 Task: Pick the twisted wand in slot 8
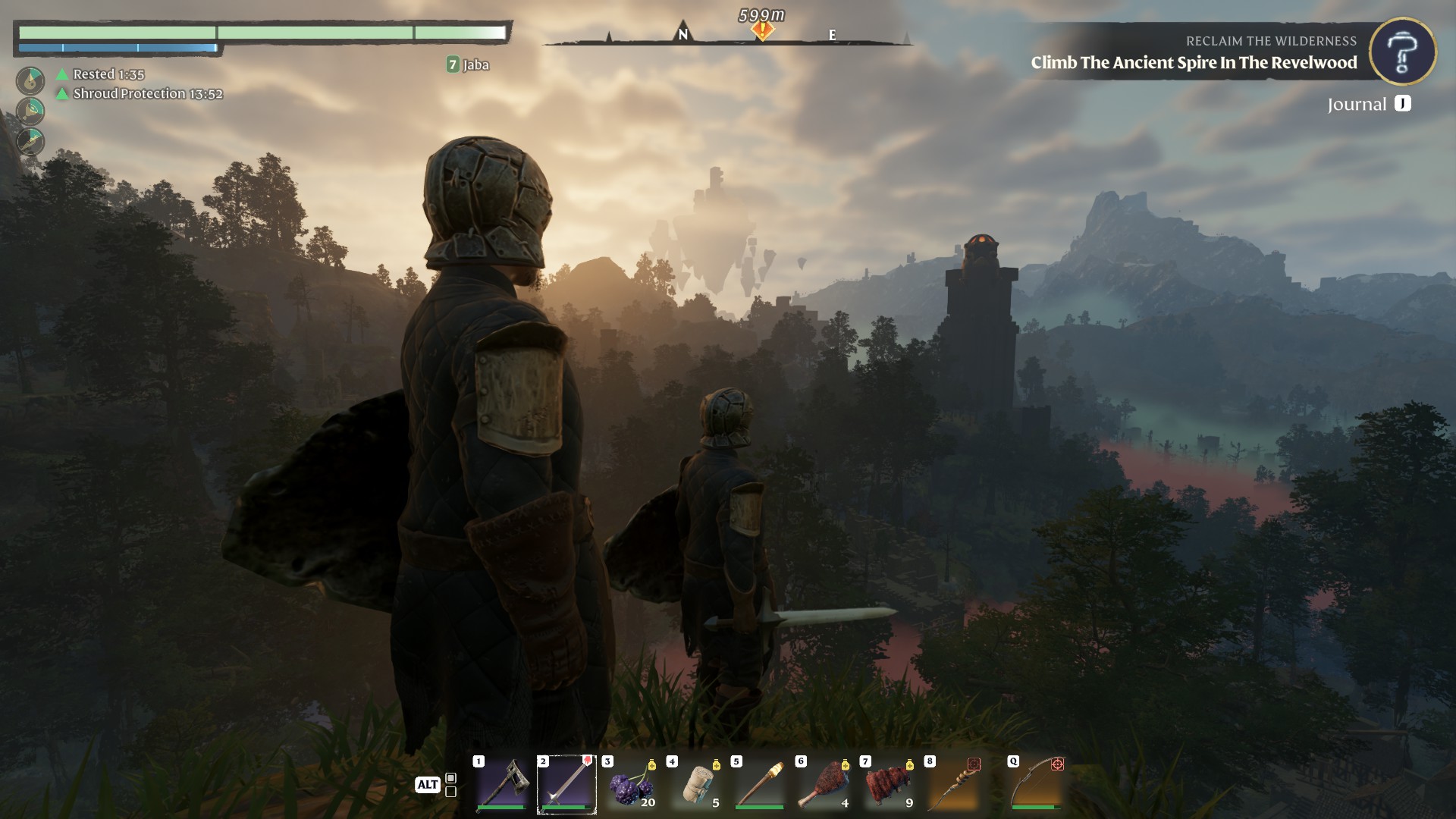(x=953, y=786)
